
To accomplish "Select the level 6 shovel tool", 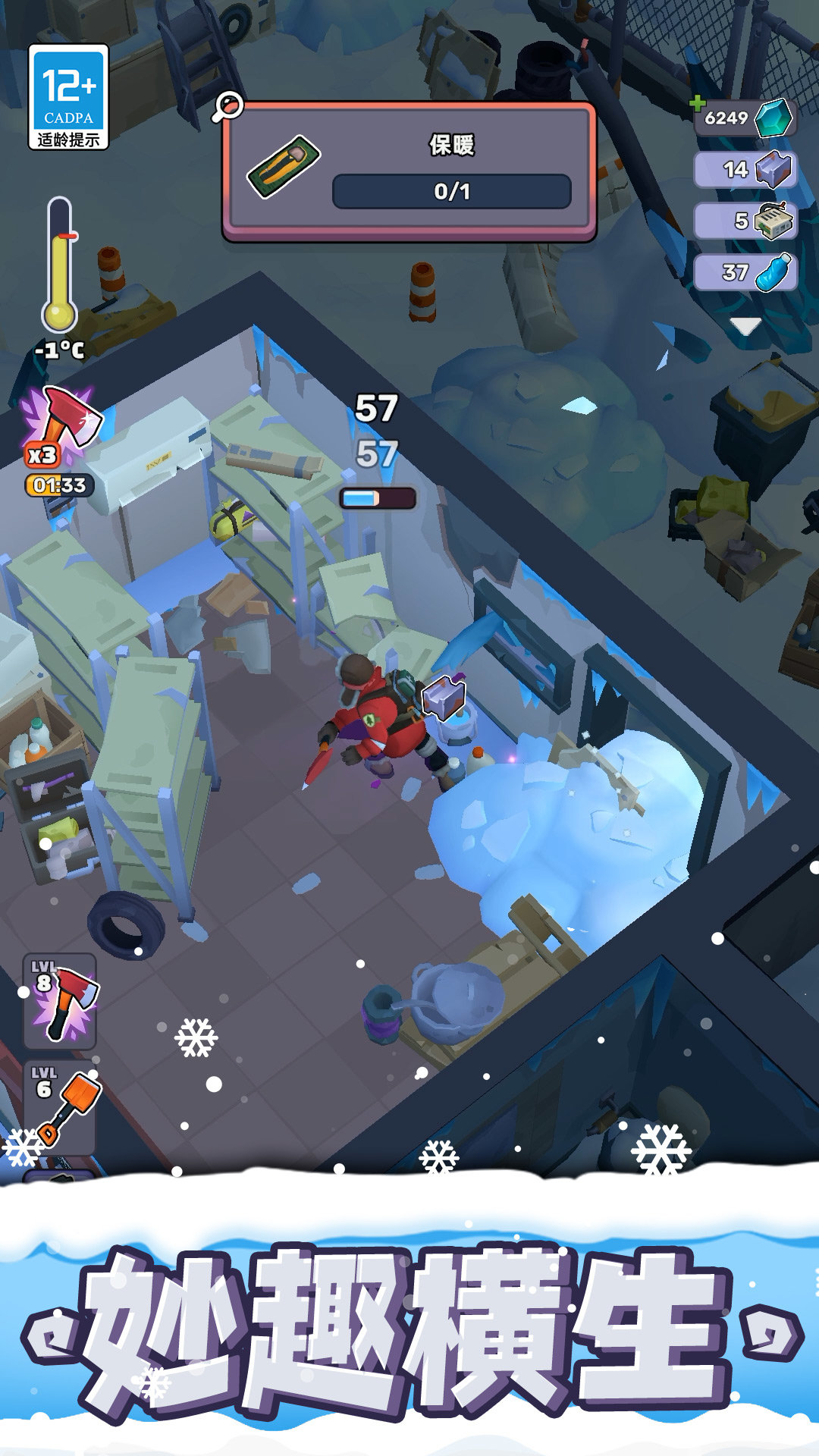I will 61,1107.
